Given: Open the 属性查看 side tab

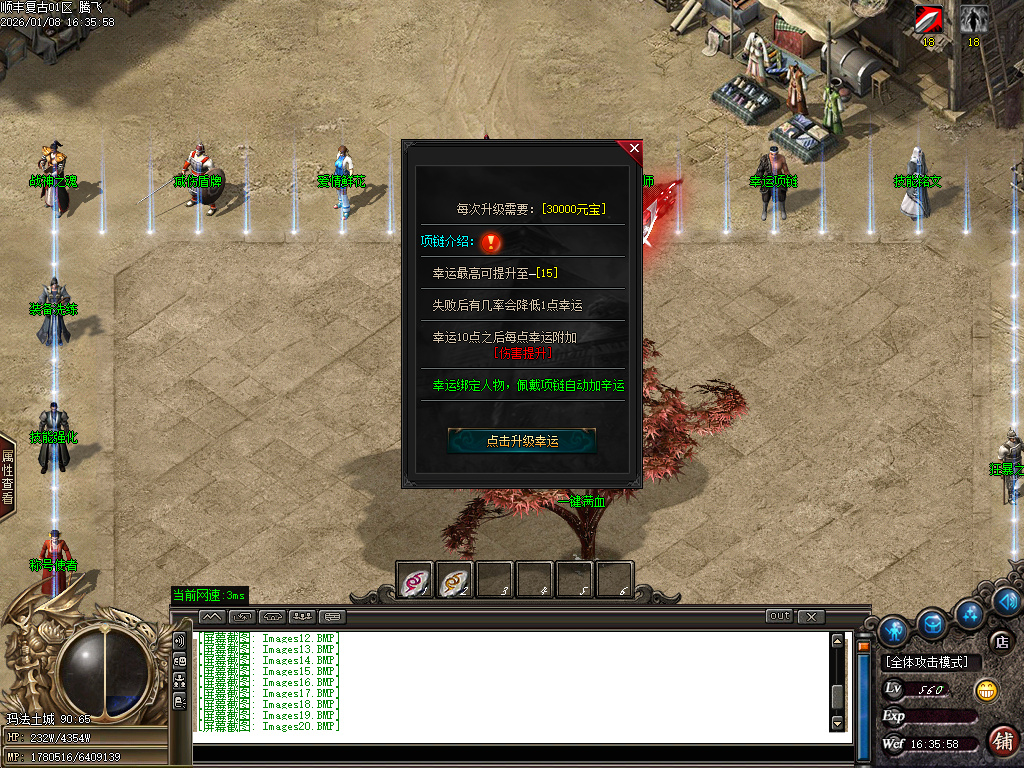Looking at the screenshot, I should (7, 476).
